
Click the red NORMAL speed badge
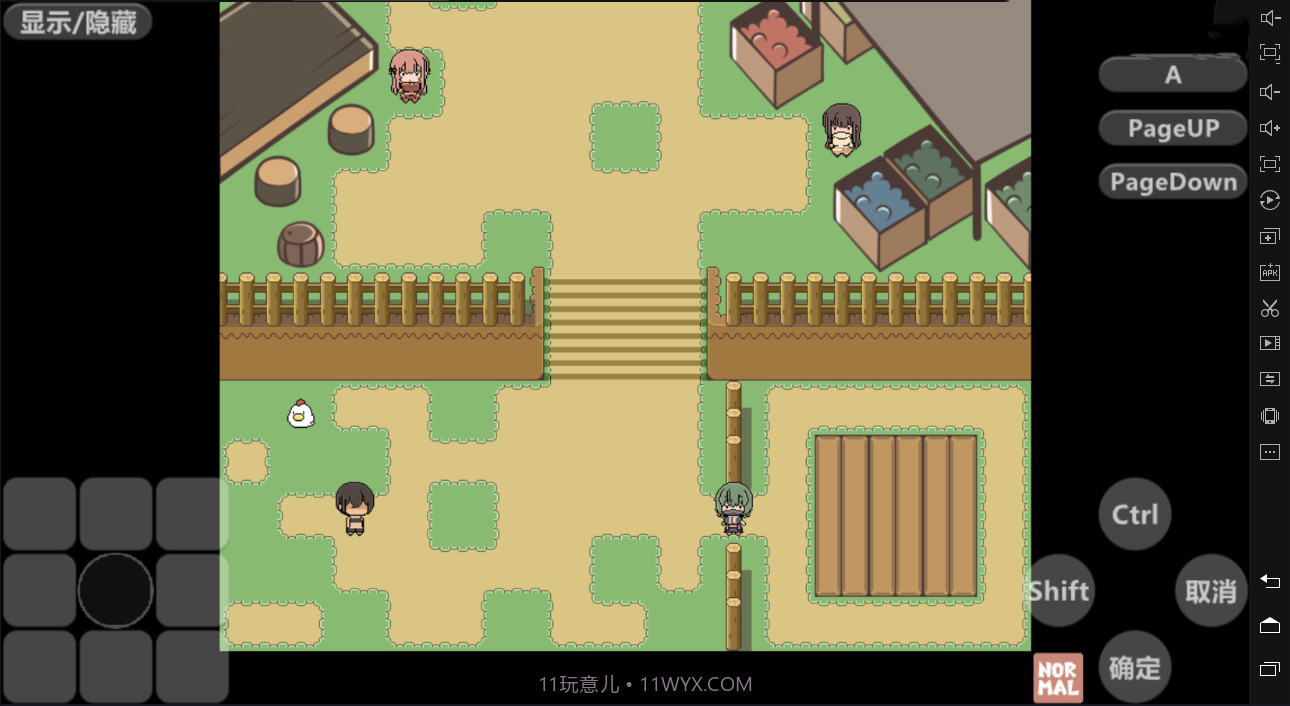point(1058,678)
